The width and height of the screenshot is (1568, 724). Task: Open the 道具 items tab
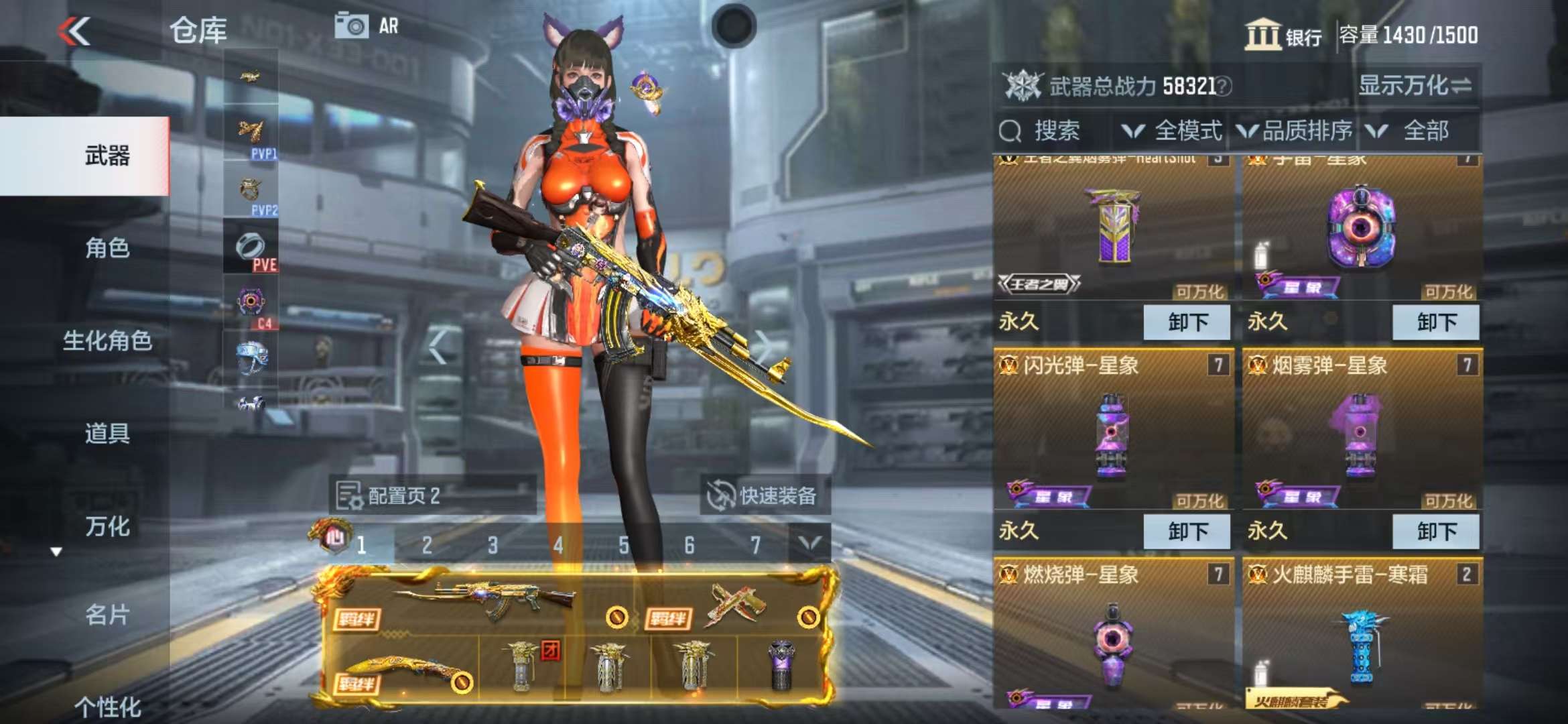point(107,433)
